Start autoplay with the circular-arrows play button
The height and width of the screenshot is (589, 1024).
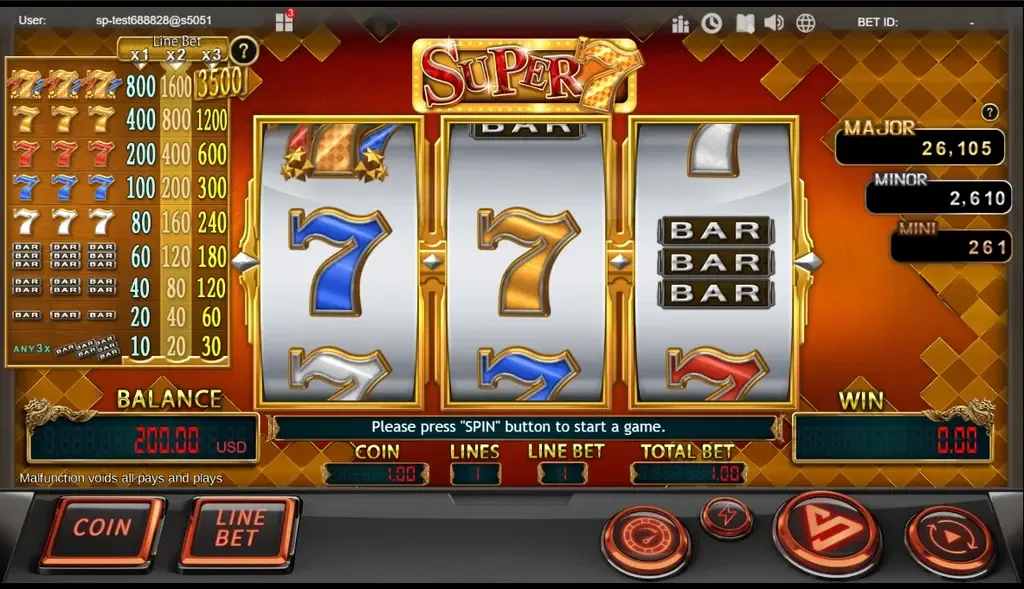(x=949, y=541)
